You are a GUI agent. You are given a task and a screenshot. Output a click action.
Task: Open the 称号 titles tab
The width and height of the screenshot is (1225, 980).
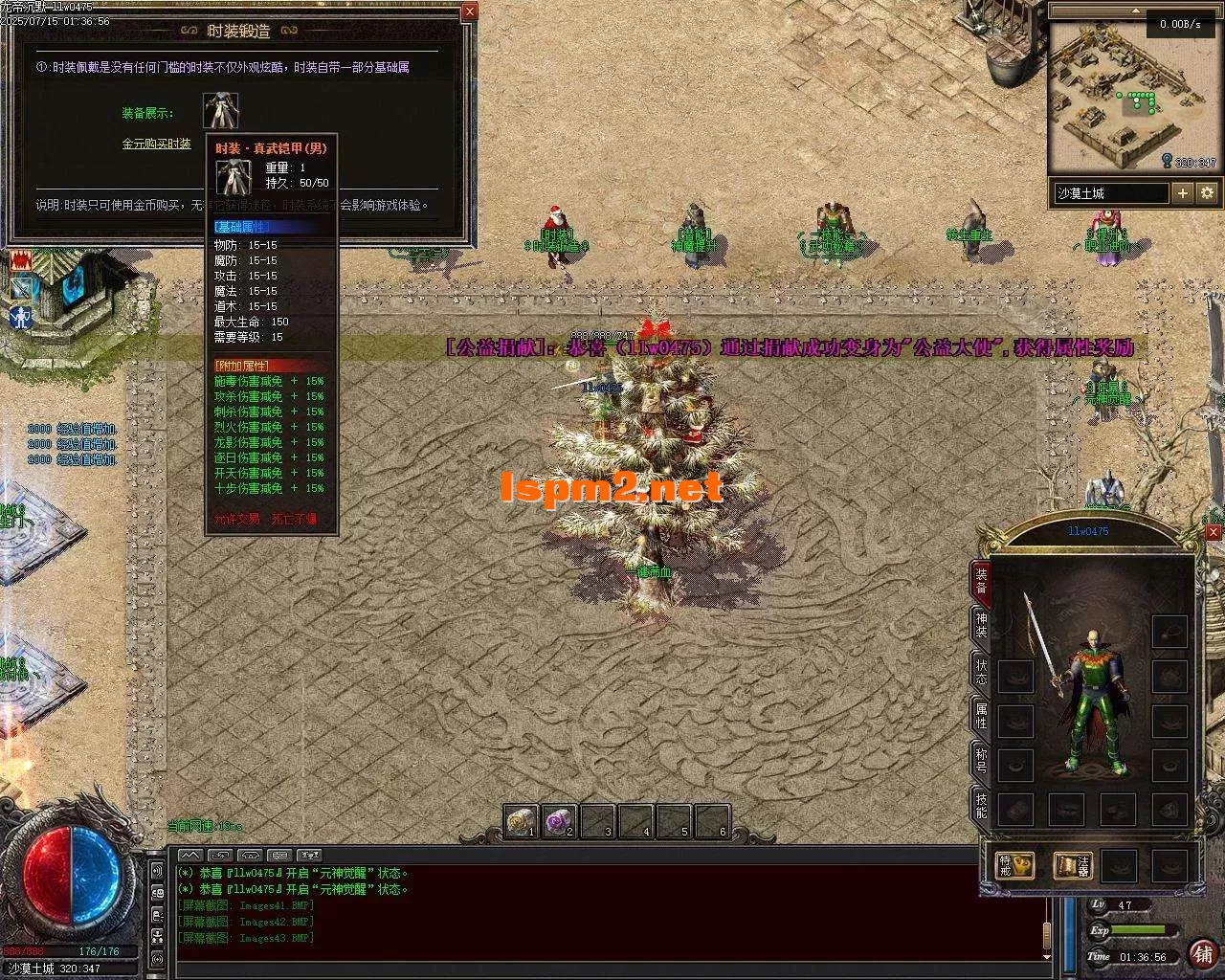click(x=981, y=761)
